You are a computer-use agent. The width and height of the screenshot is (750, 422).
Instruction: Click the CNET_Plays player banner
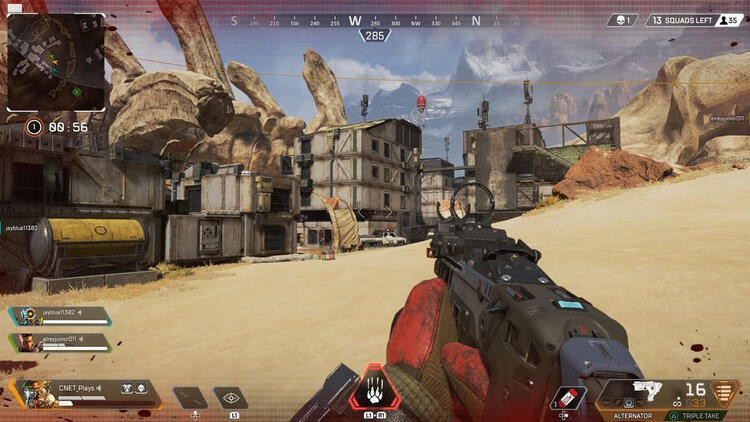coord(85,392)
